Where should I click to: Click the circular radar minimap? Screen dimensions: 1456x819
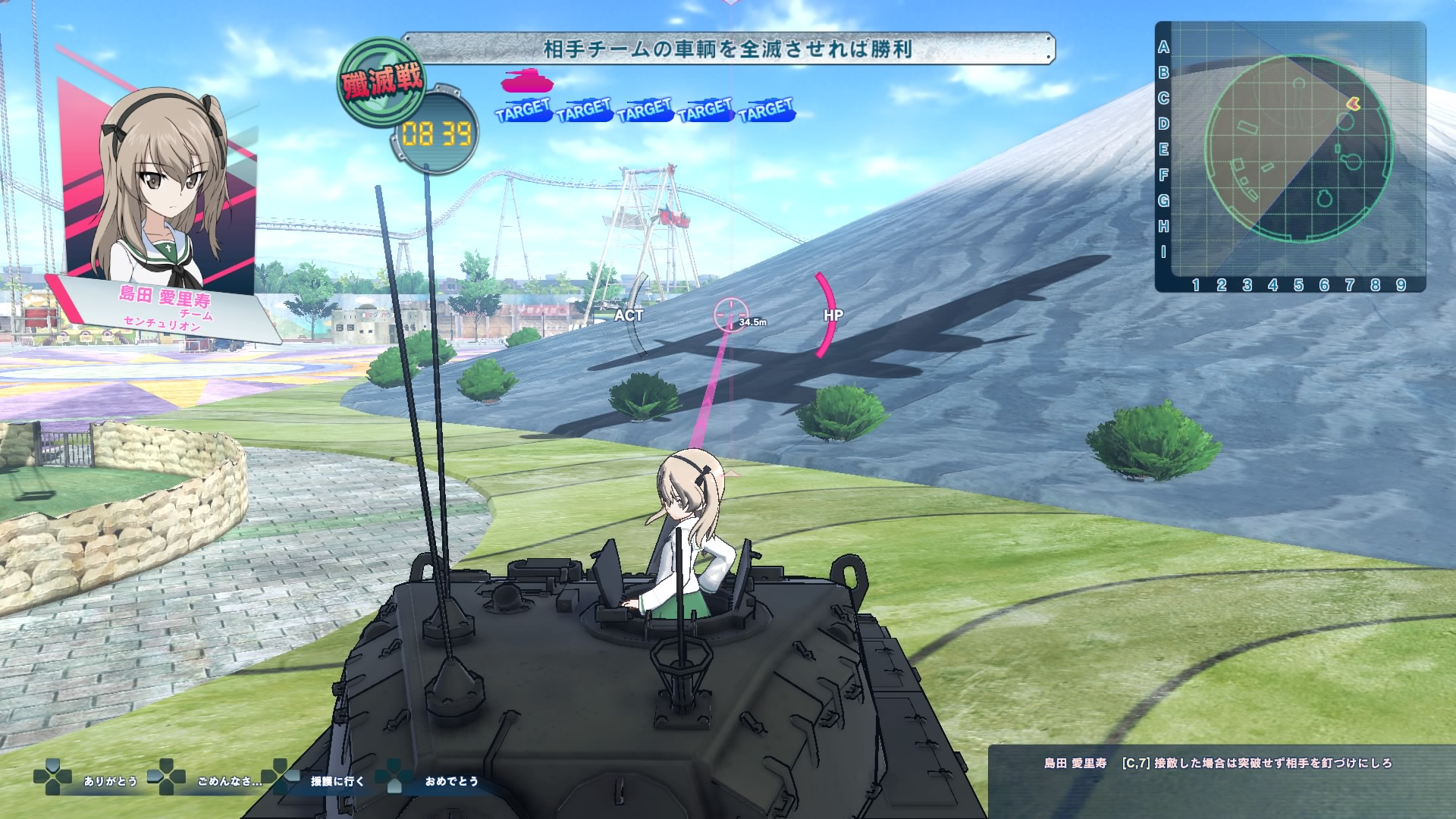point(1298,149)
